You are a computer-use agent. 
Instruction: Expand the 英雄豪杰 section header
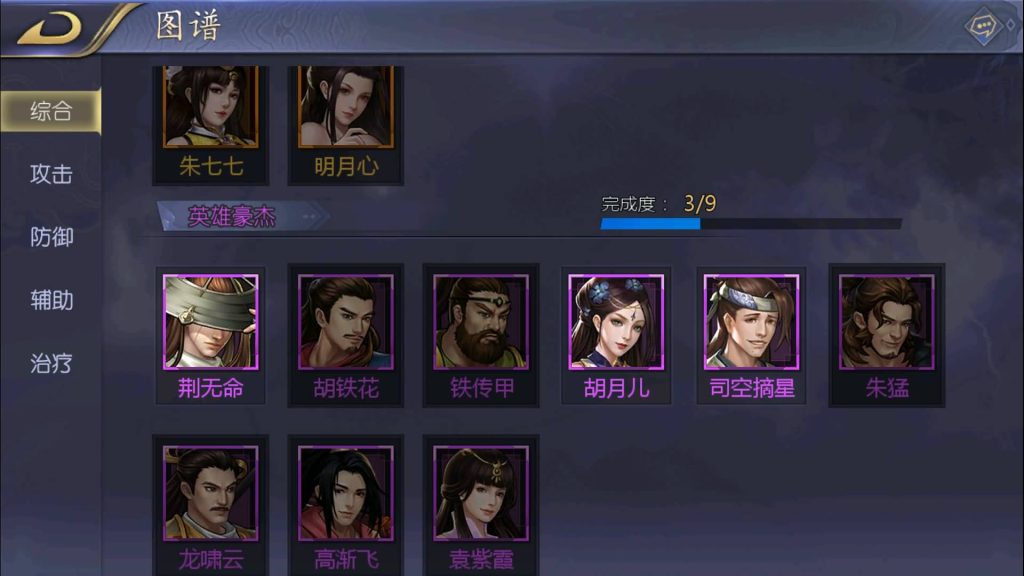click(232, 216)
